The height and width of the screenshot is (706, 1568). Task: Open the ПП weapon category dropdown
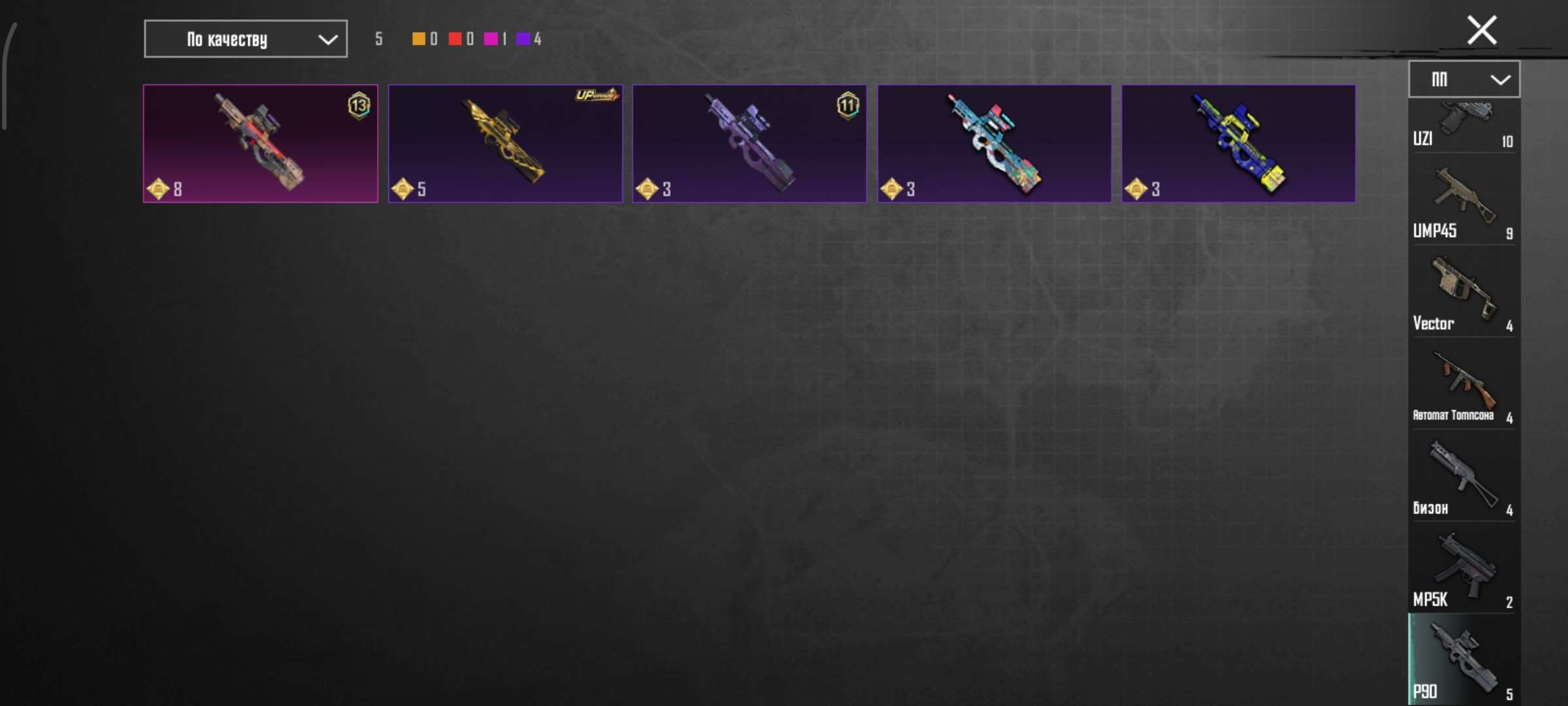[x=1464, y=80]
